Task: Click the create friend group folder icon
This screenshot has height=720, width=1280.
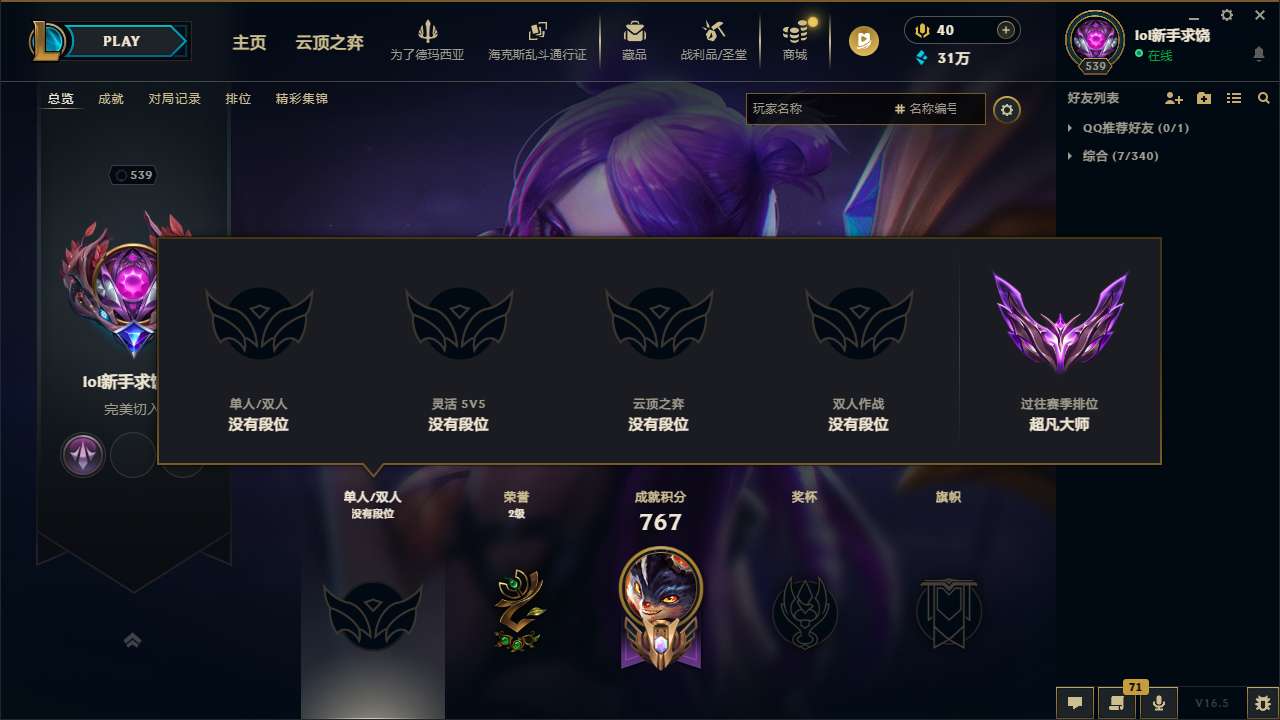Action: [1203, 98]
